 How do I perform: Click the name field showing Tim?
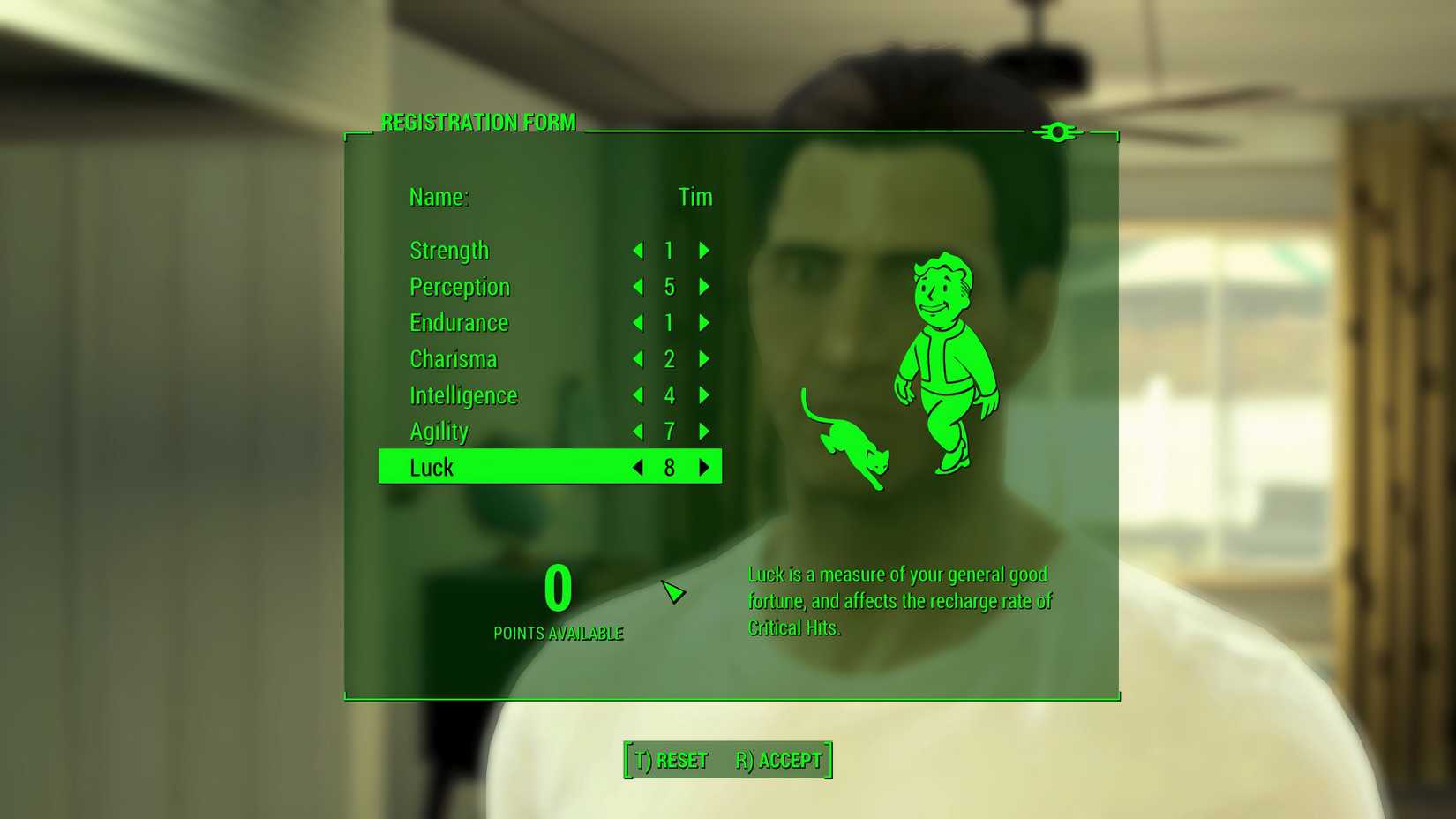696,197
